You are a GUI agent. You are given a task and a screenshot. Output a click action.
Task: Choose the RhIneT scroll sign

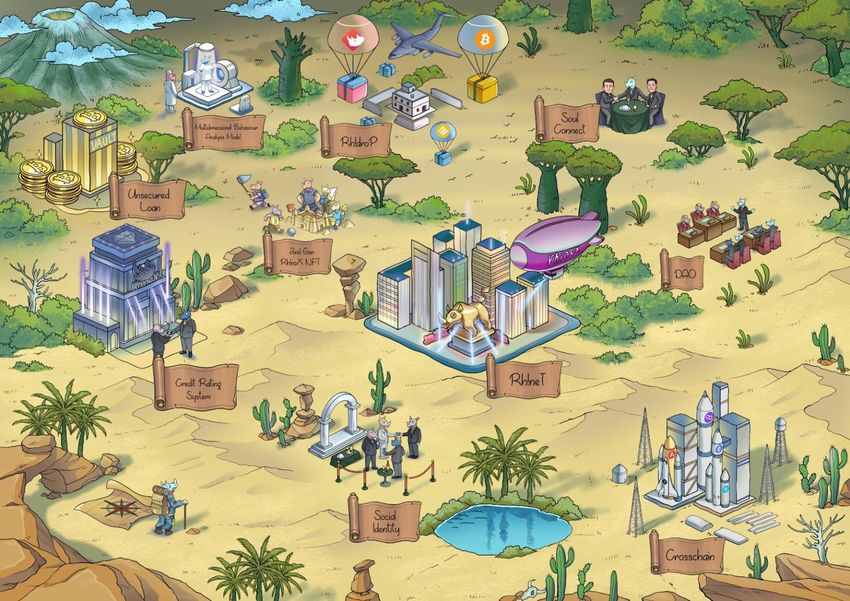524,378
